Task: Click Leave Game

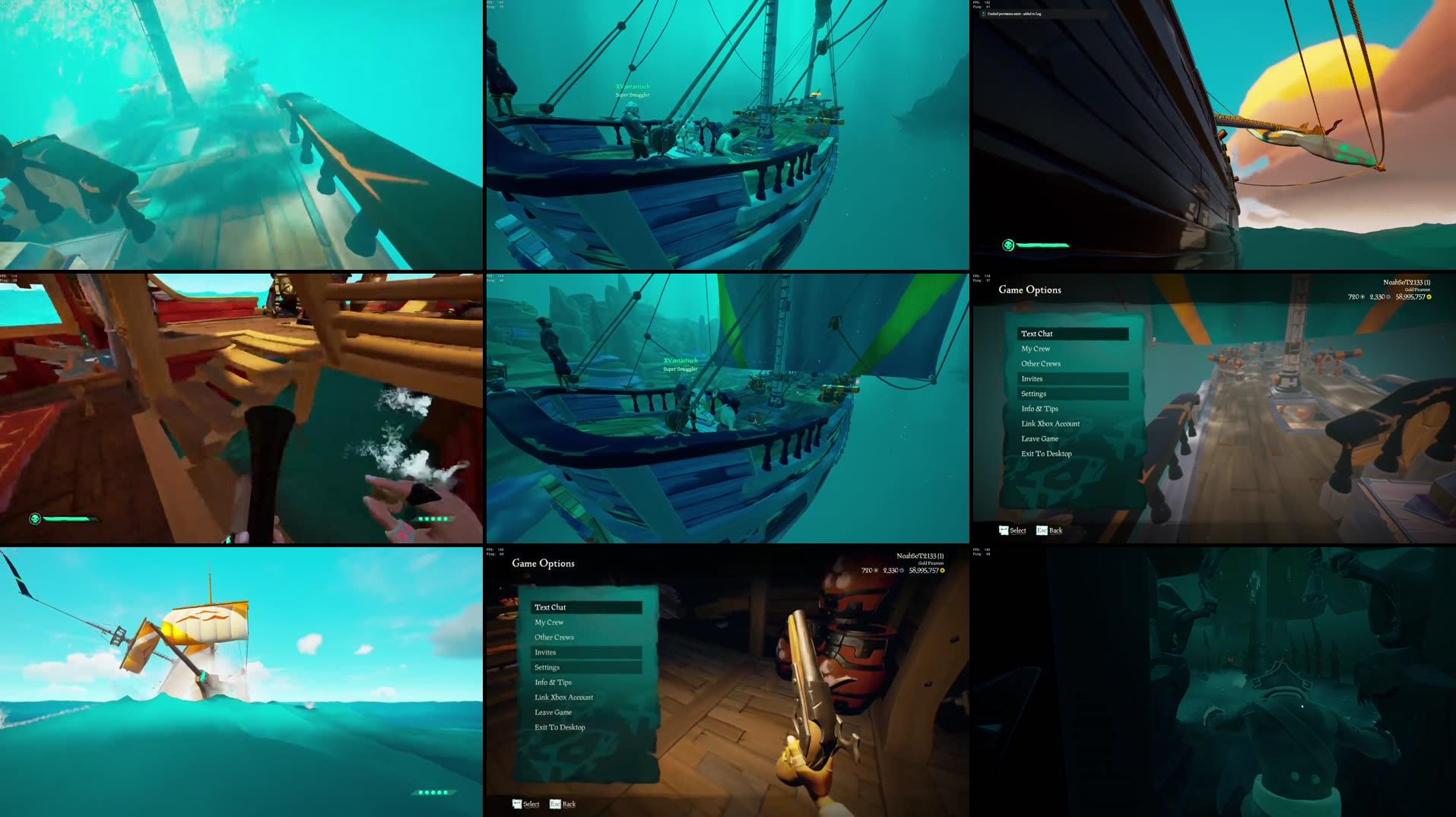Action: coord(1039,439)
